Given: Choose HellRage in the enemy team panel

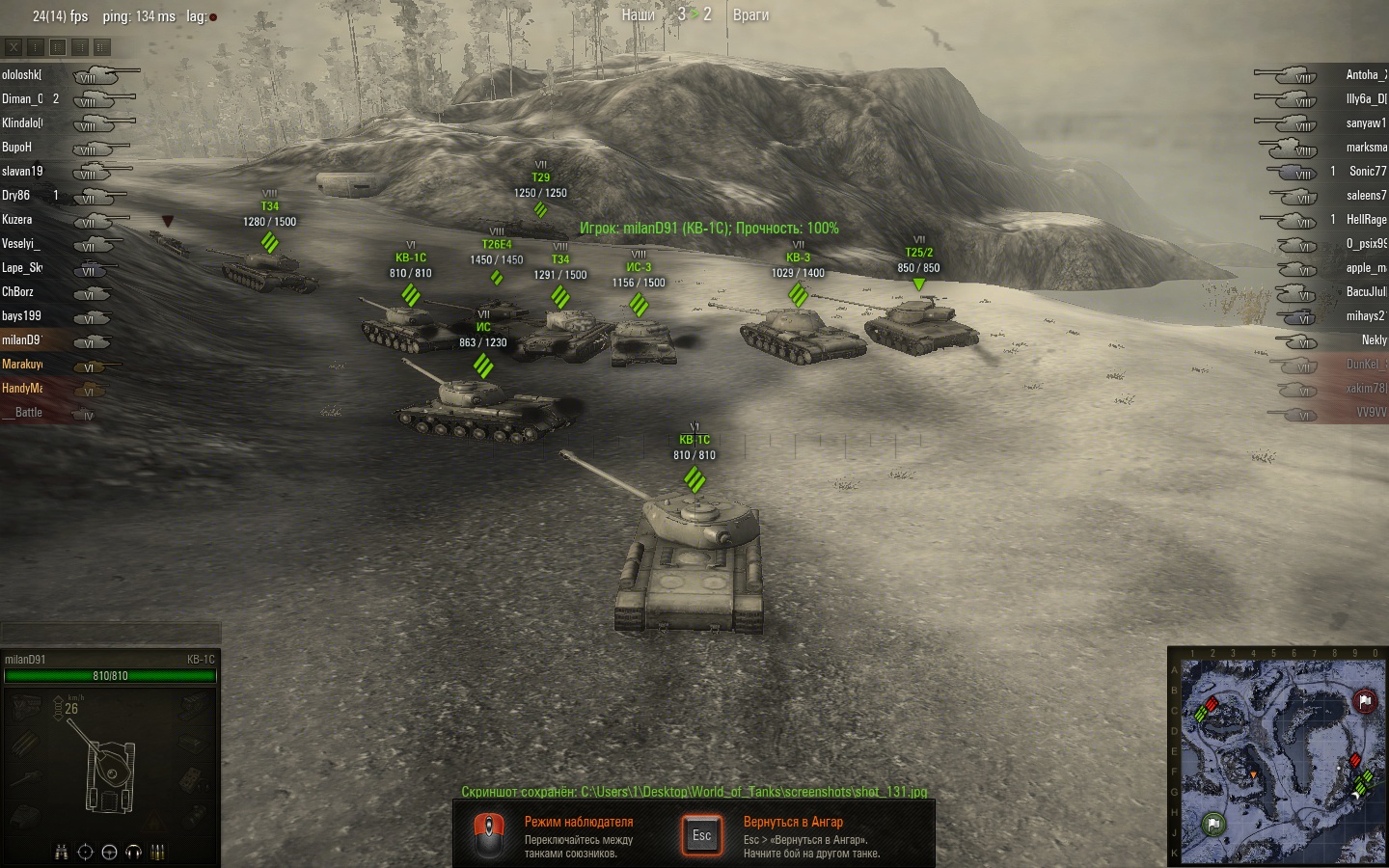Looking at the screenshot, I should tap(1366, 220).
